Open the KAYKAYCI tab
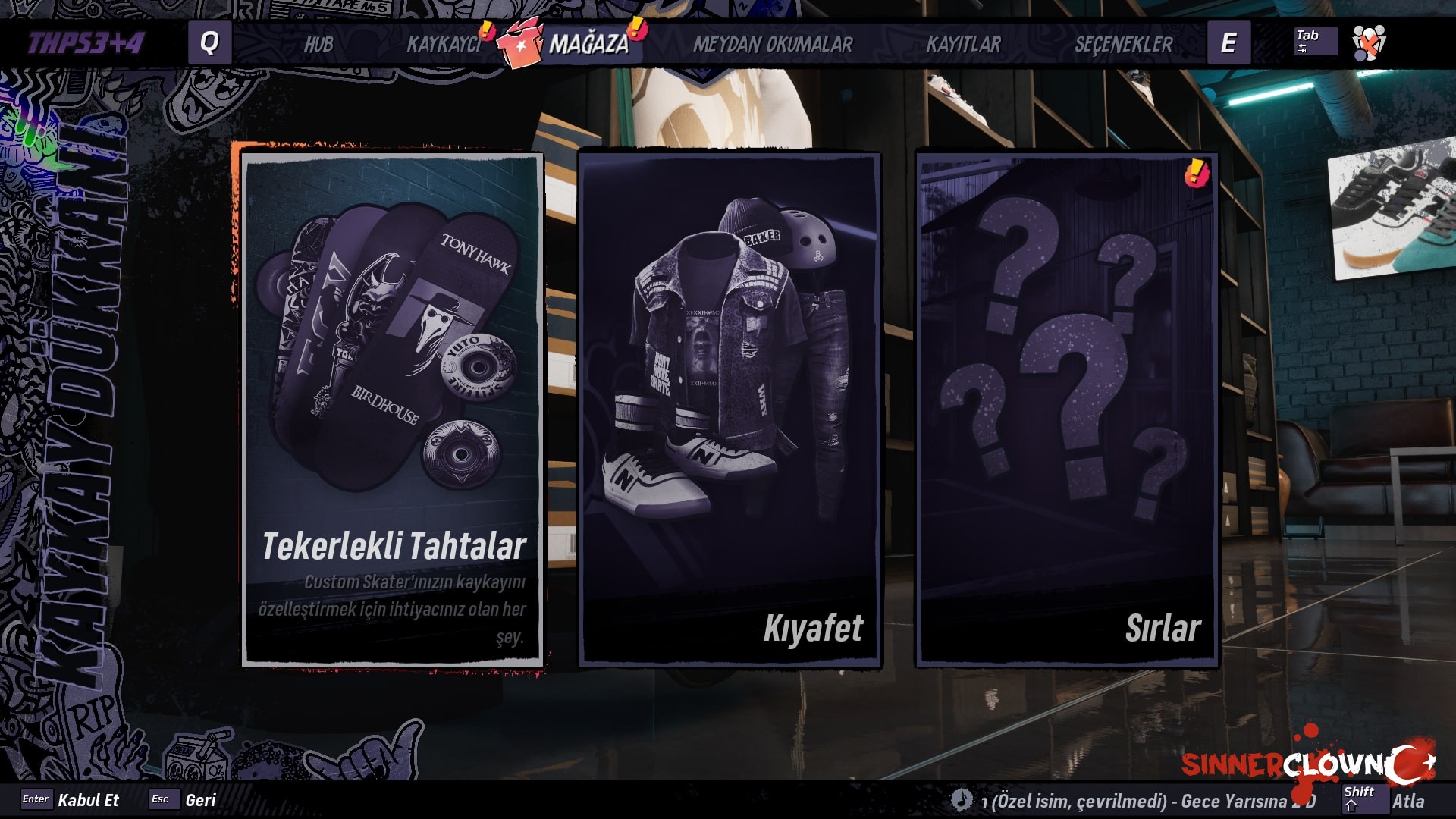This screenshot has height=819, width=1456. [x=444, y=45]
